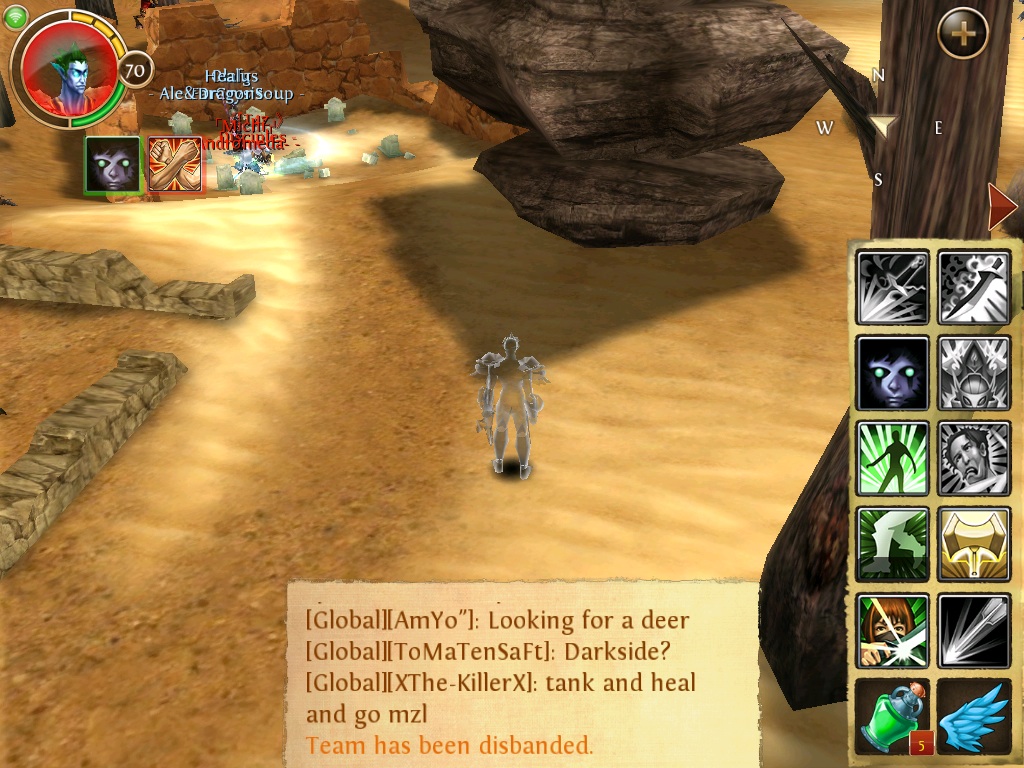Use the grey frightened man face skill
Image resolution: width=1024 pixels, height=768 pixels.
tap(975, 459)
